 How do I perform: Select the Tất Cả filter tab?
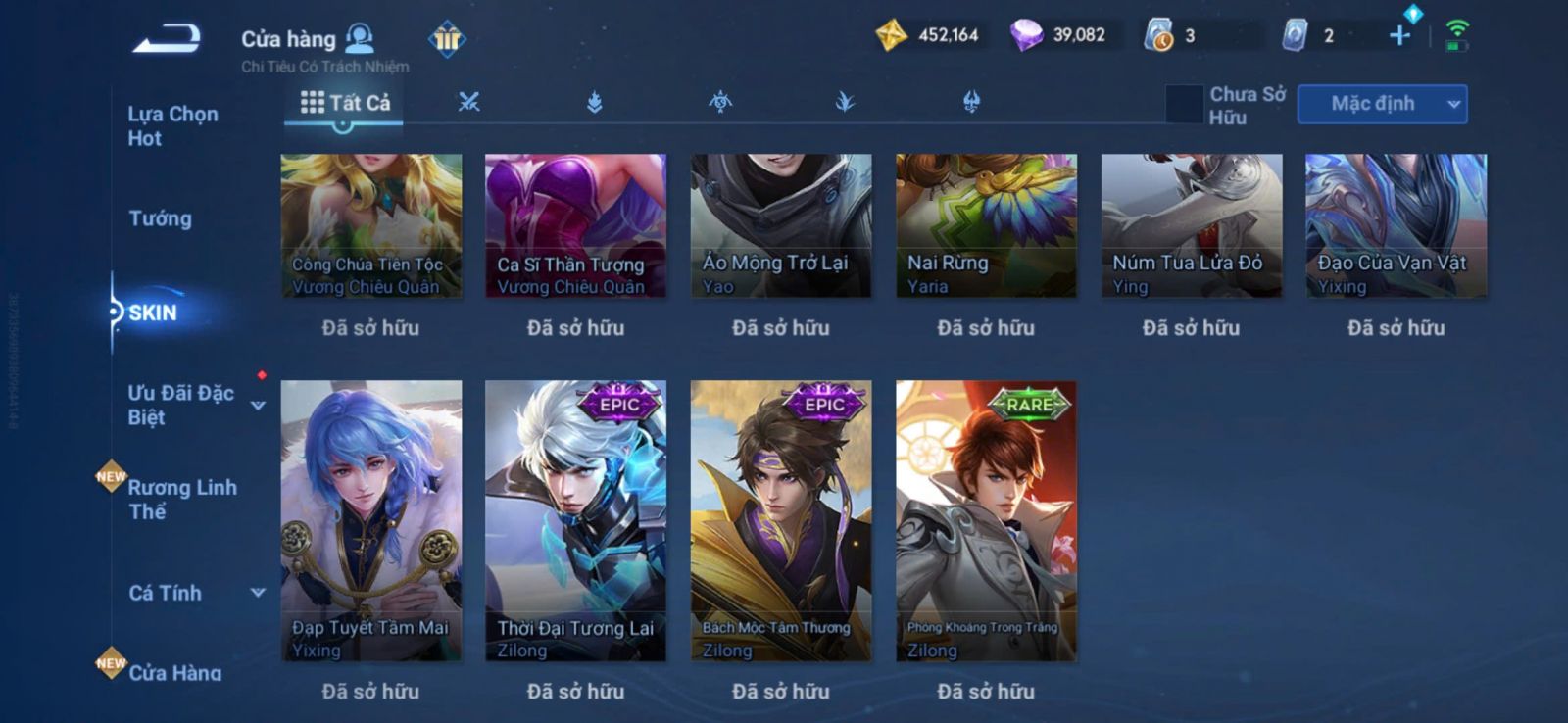pyautogui.click(x=345, y=103)
